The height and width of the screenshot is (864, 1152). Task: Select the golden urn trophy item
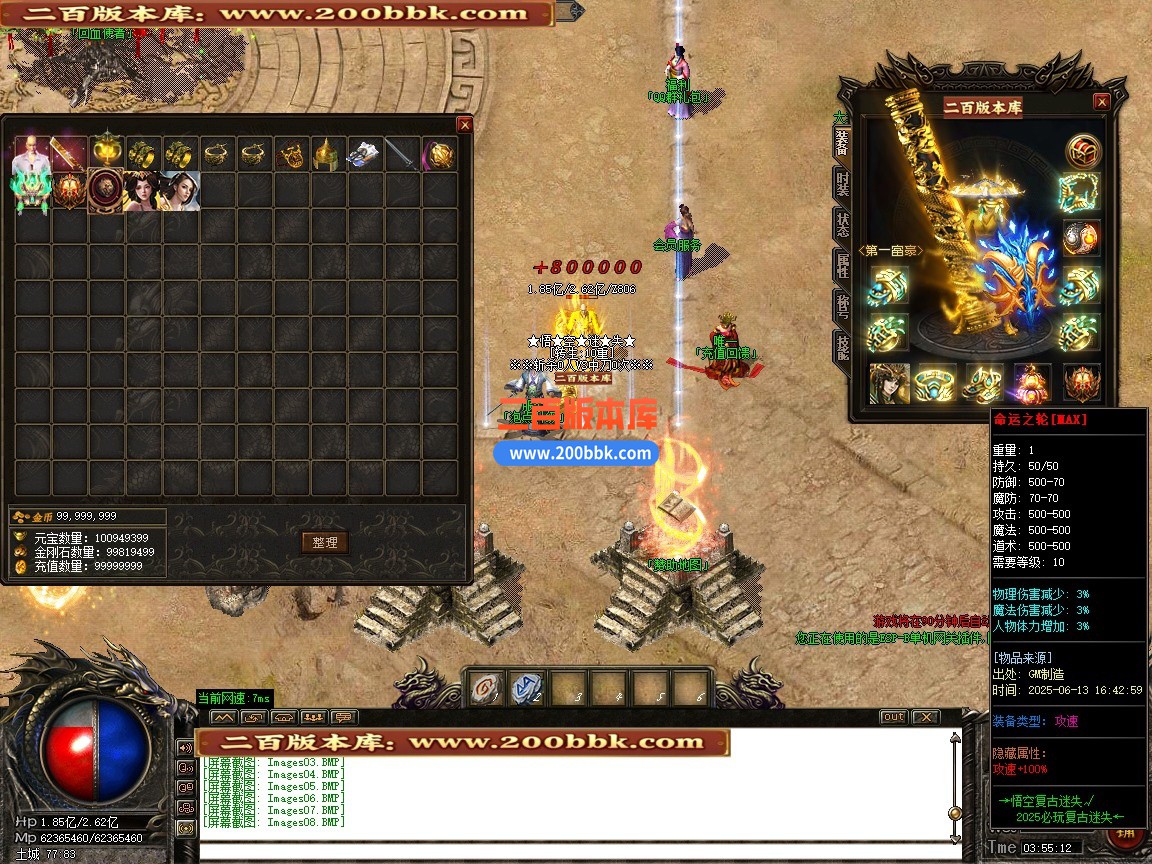point(107,154)
